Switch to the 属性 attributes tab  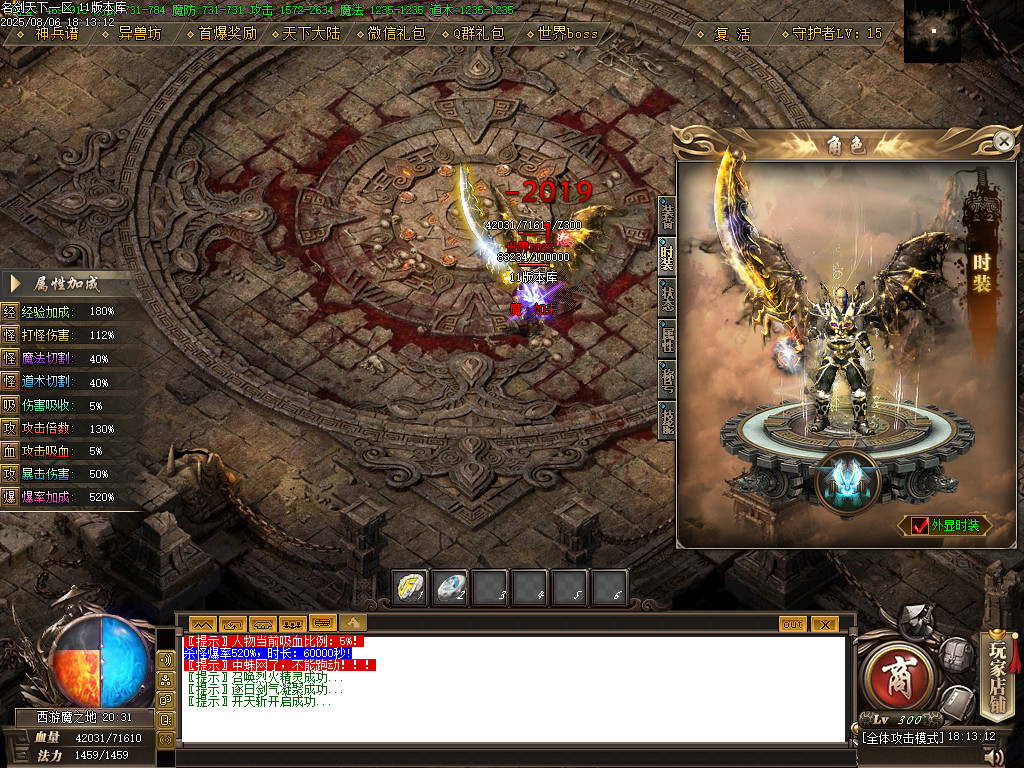tap(667, 338)
